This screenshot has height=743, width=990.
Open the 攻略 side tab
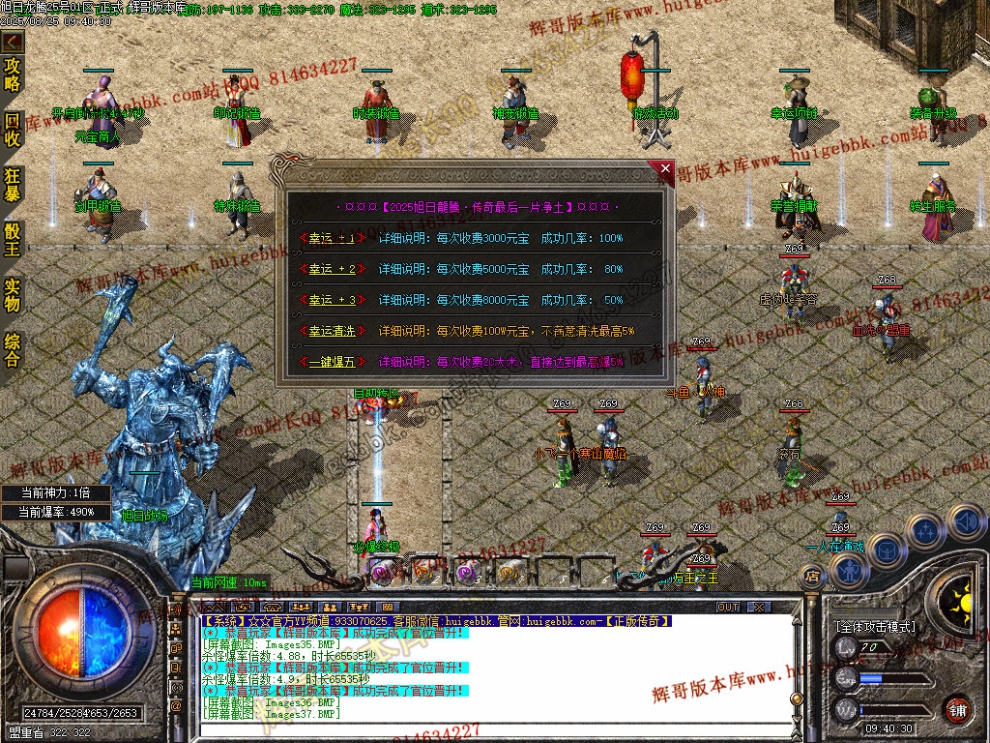pyautogui.click(x=12, y=73)
